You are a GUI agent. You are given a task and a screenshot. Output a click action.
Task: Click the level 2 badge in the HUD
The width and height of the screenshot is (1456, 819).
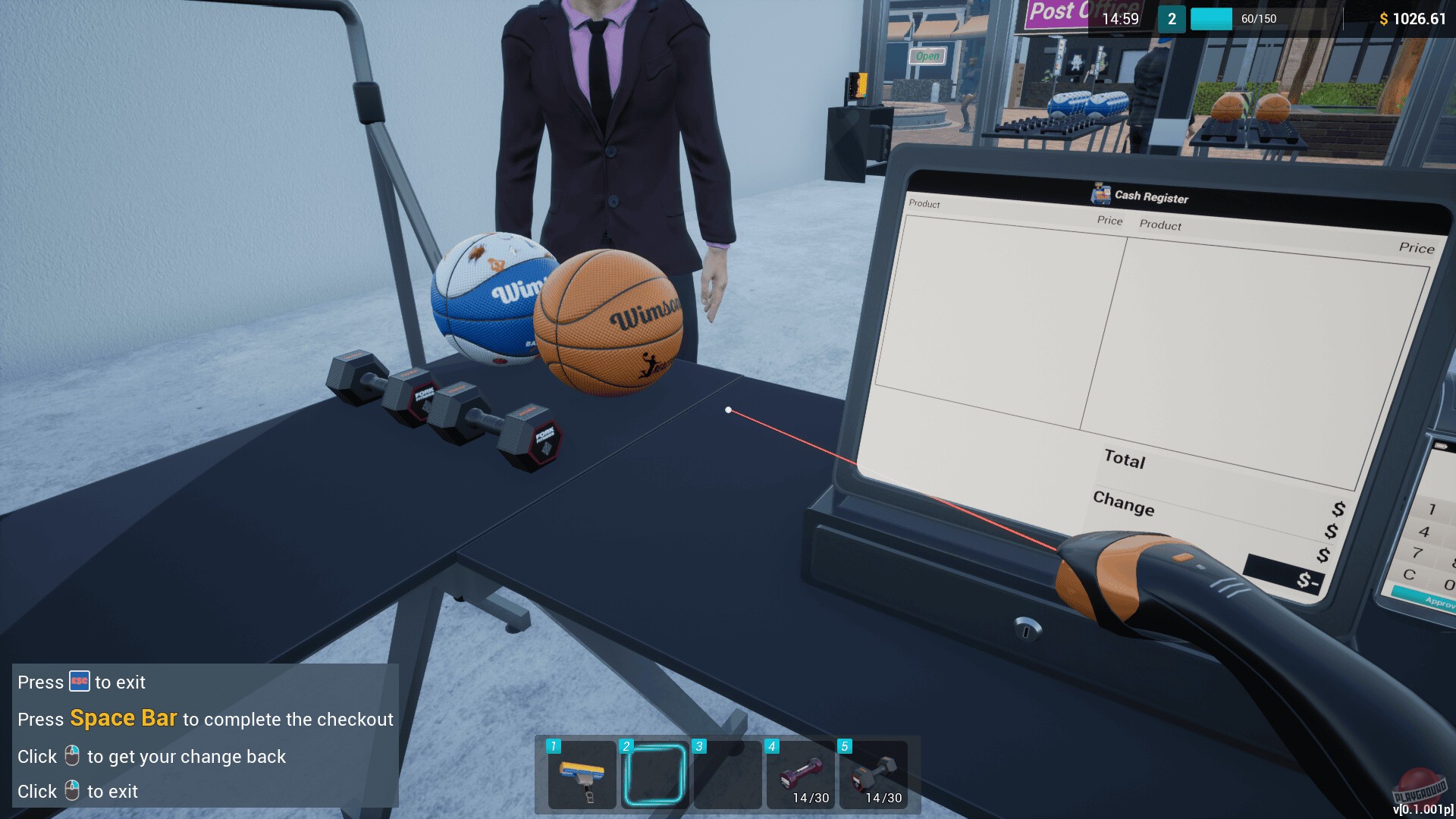(x=1171, y=19)
